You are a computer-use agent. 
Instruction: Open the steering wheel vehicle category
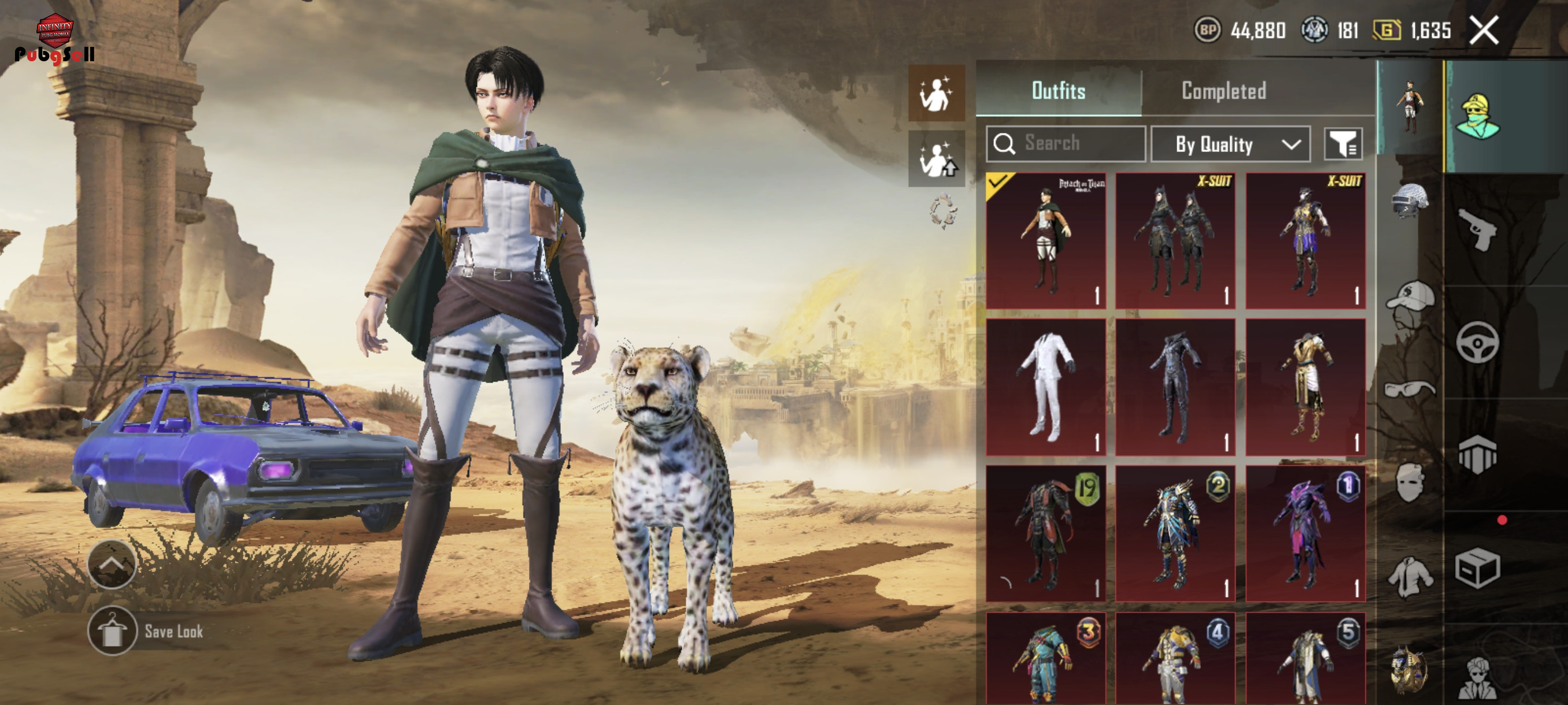point(1477,343)
